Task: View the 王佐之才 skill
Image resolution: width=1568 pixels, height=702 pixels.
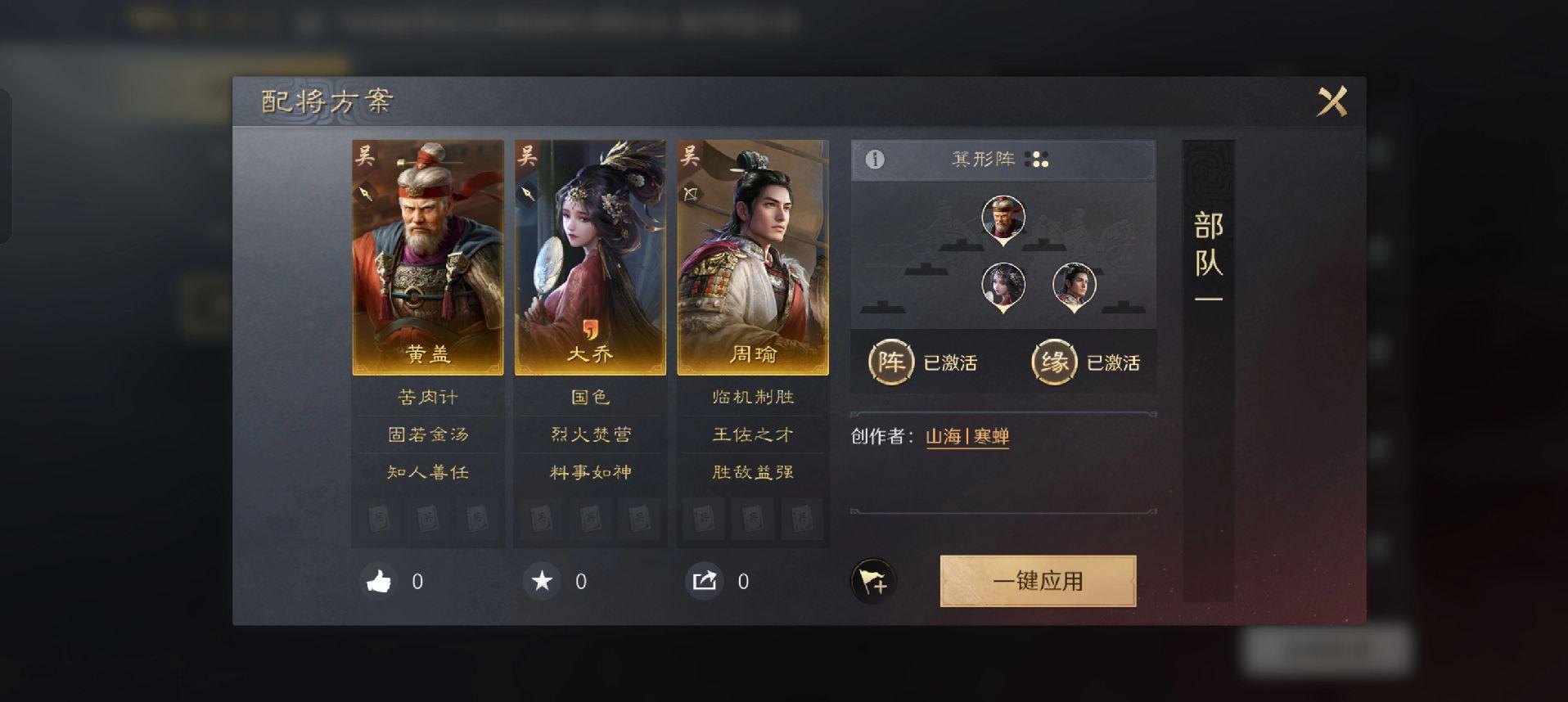Action: pos(752,434)
